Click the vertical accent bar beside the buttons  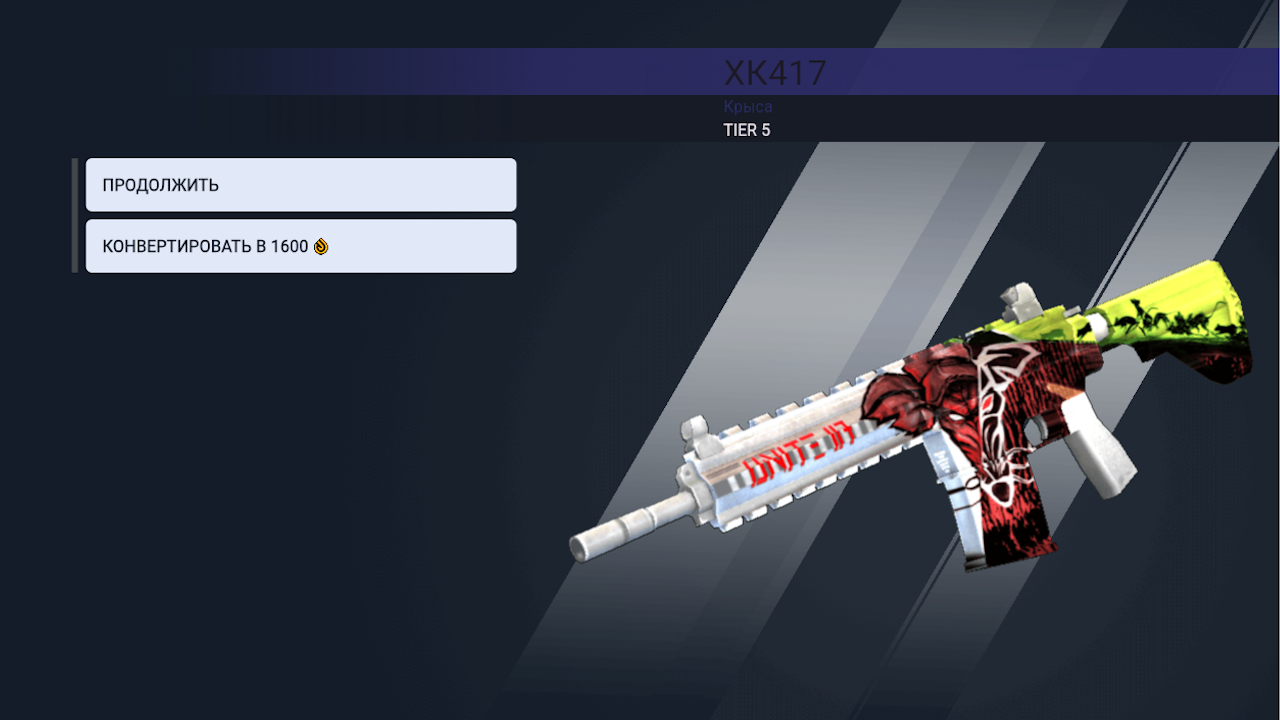pos(74,214)
